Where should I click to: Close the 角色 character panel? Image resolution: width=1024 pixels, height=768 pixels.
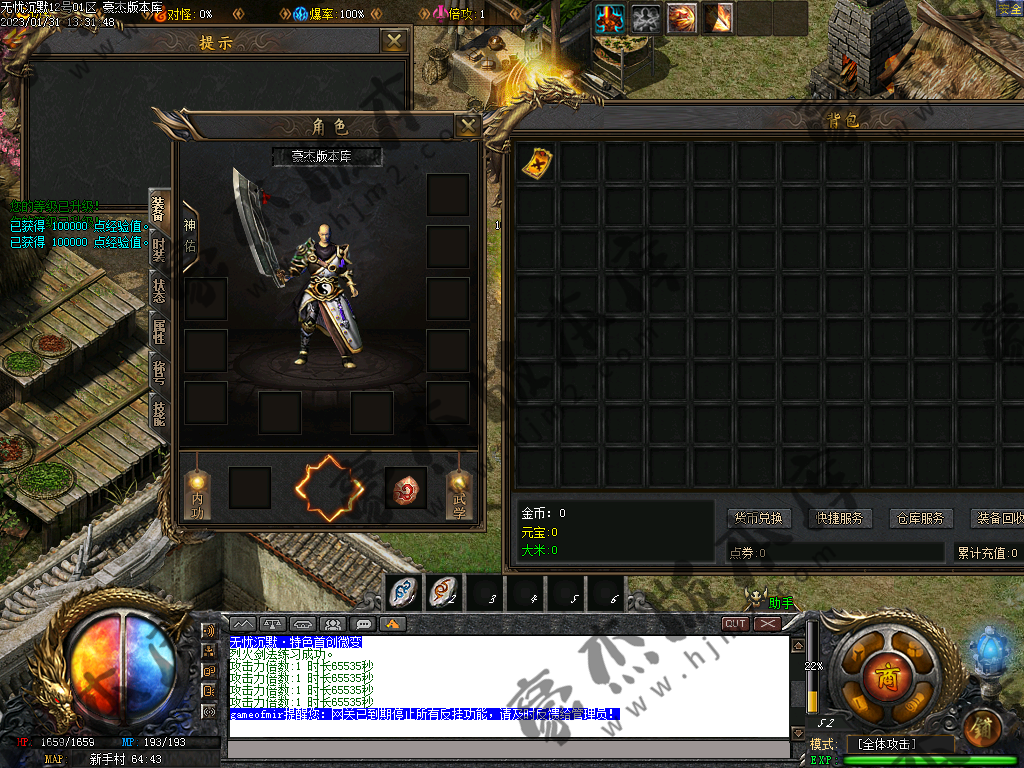(467, 126)
